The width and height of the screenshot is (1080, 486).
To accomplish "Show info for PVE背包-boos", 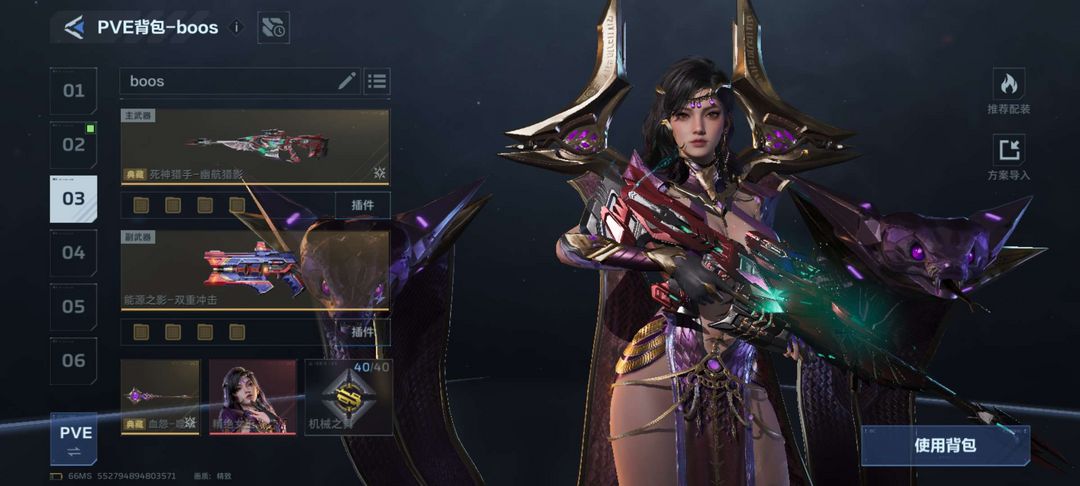I will tap(237, 27).
